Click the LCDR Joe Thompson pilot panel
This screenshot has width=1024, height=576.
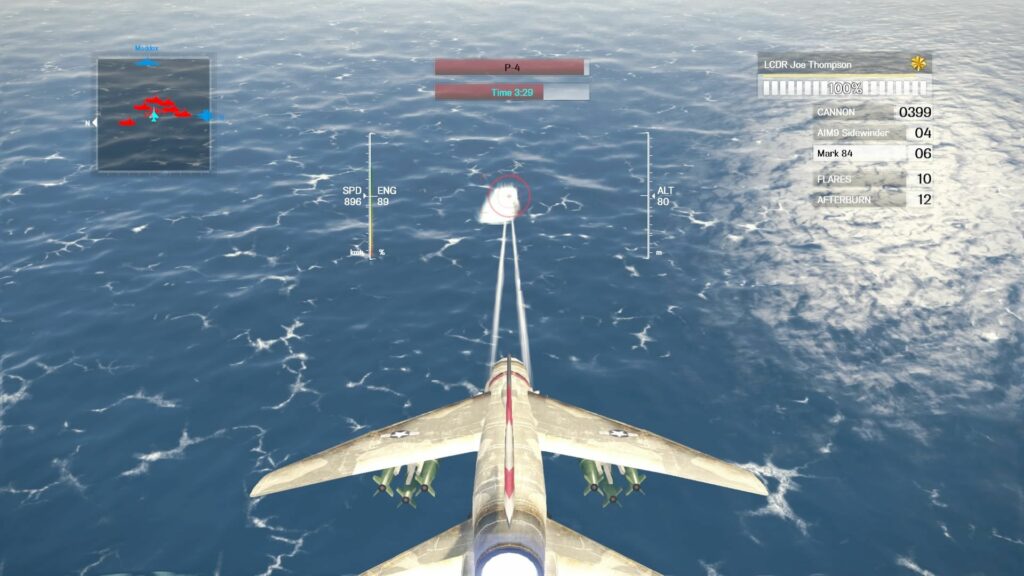tap(844, 65)
